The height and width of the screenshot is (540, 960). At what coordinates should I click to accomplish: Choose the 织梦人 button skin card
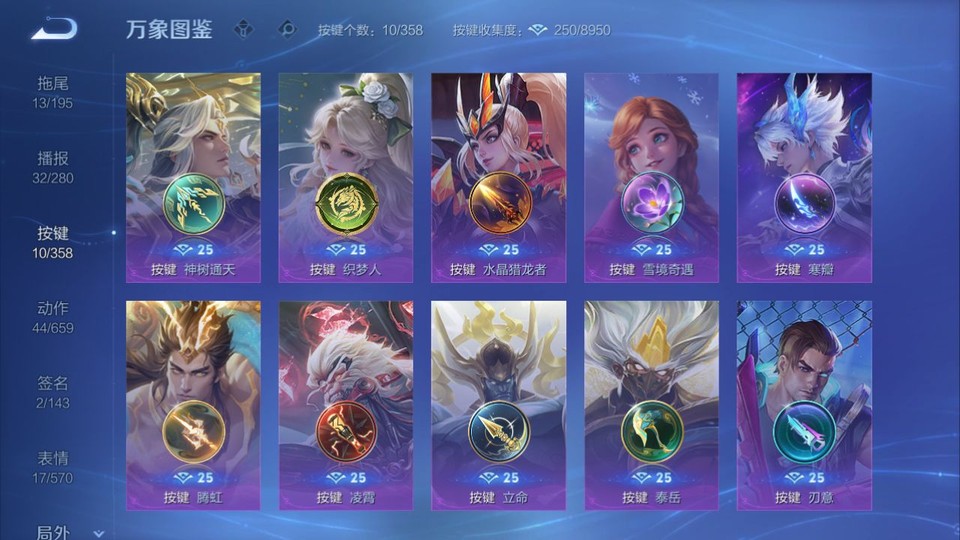tap(346, 177)
